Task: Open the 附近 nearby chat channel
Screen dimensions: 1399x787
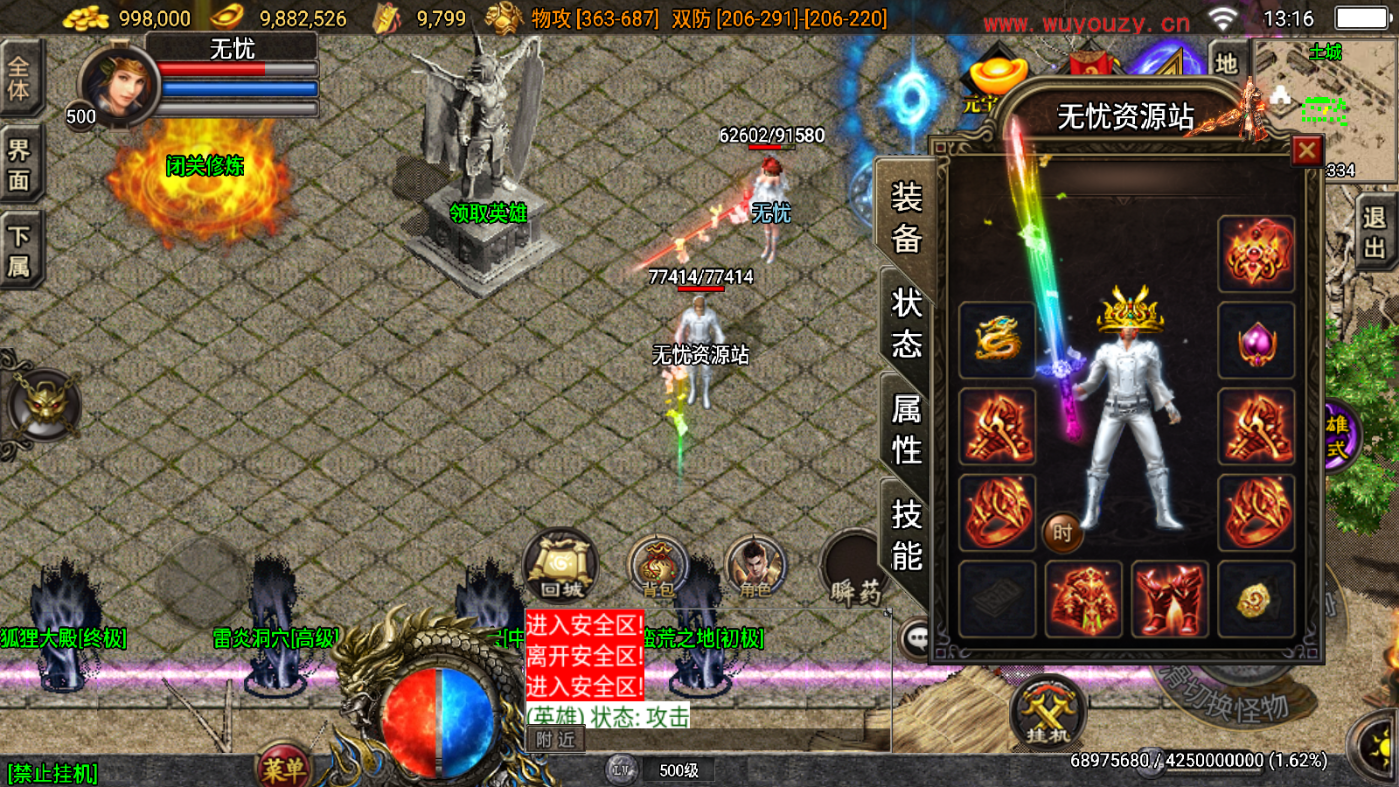Action: (556, 740)
